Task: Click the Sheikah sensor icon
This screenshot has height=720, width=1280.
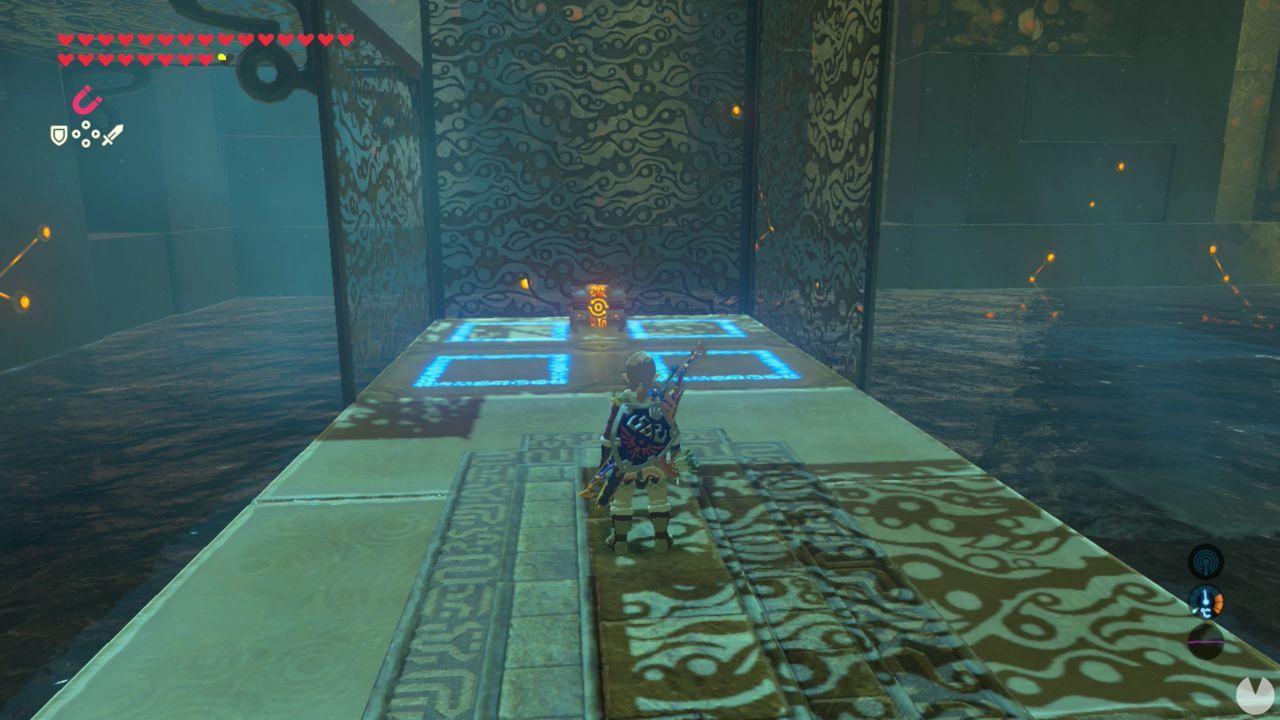Action: (1204, 561)
